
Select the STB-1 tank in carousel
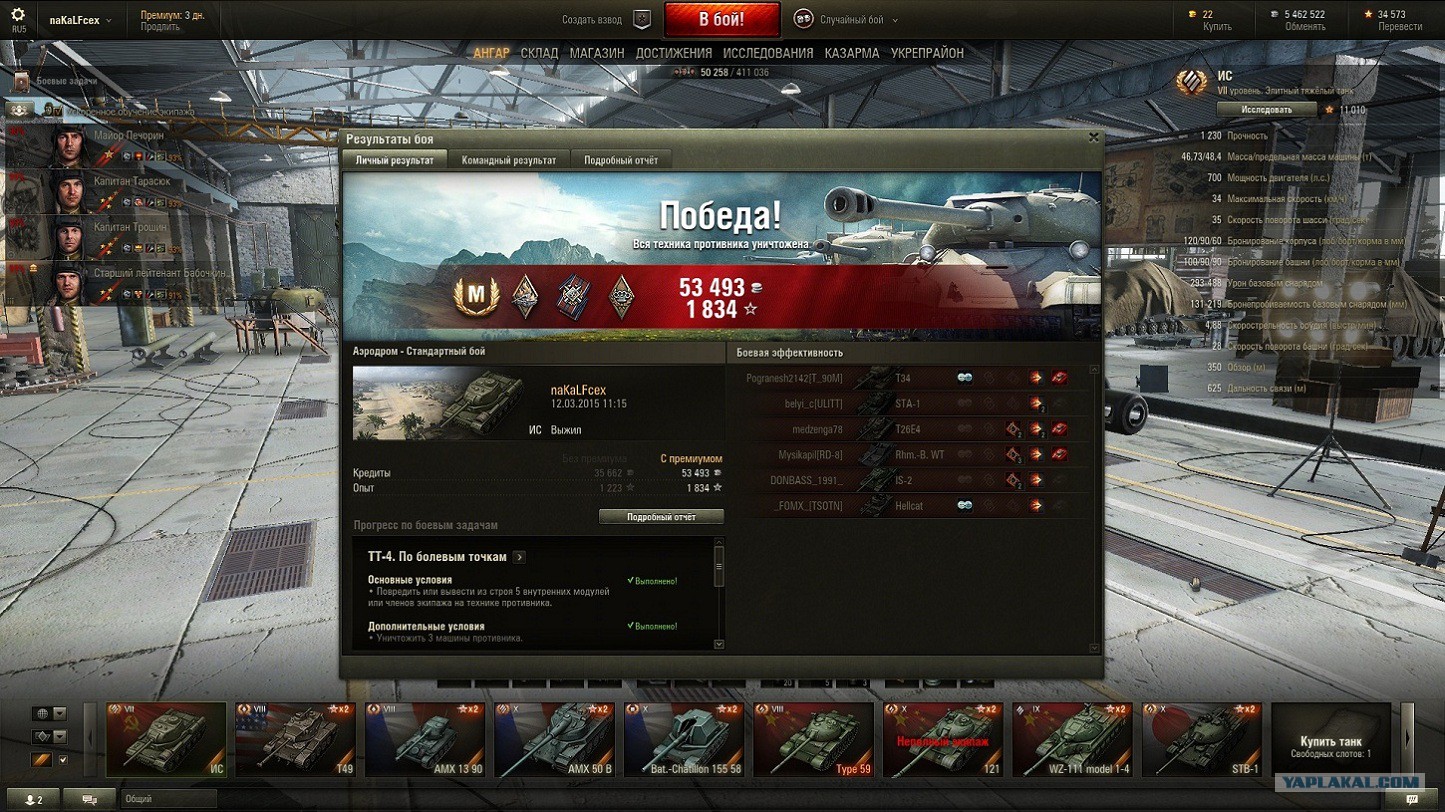click(x=1201, y=740)
